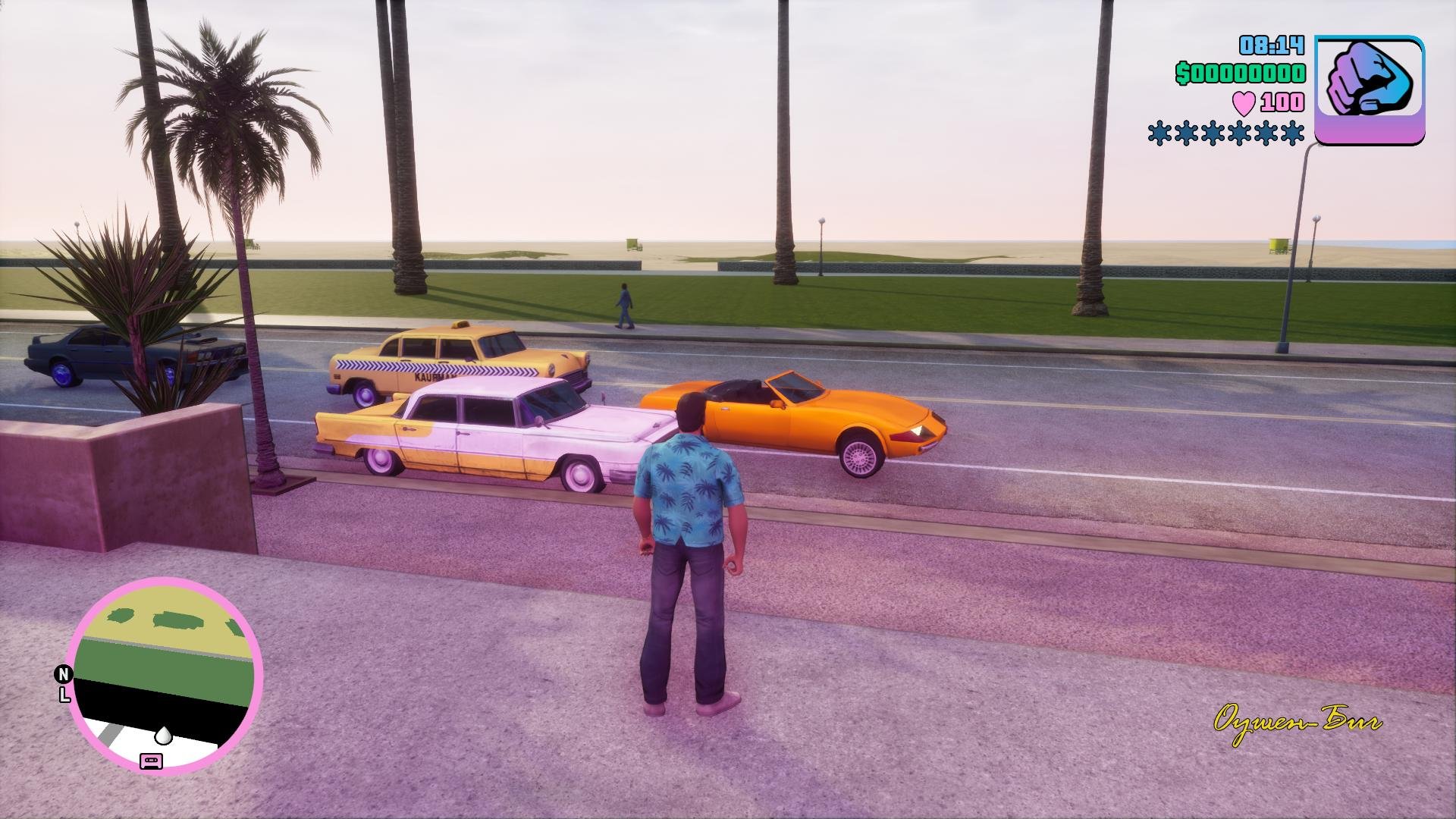Select the fist weapon icon

point(1369,89)
